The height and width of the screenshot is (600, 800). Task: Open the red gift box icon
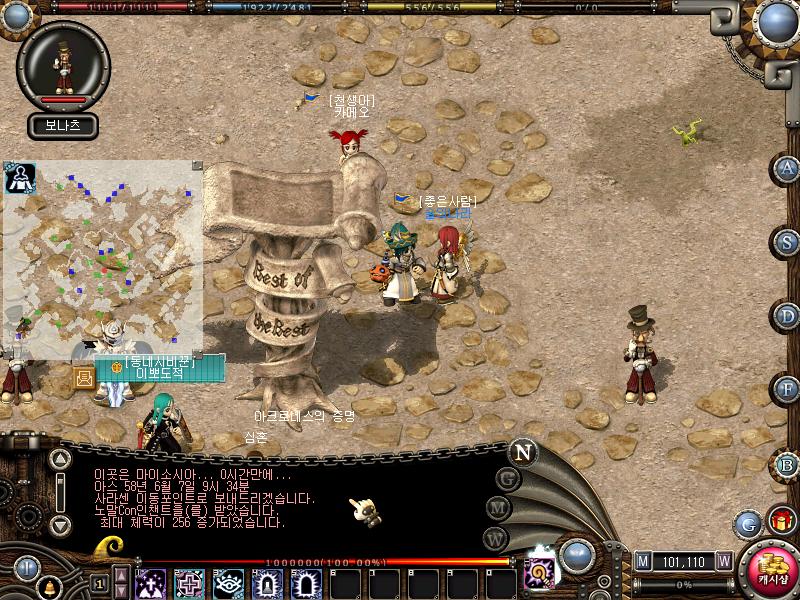(x=781, y=521)
